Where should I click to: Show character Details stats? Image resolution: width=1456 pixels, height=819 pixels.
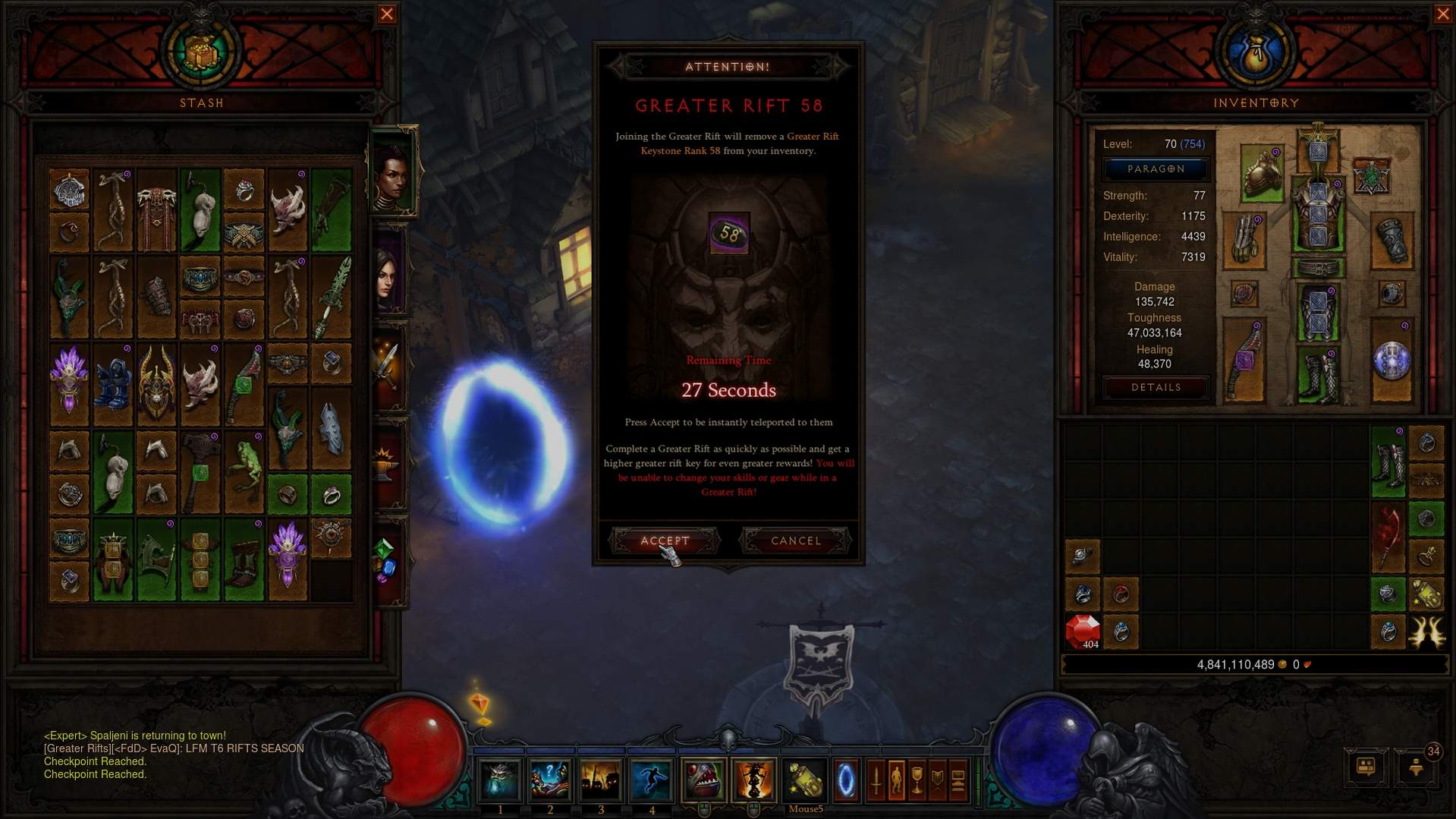pyautogui.click(x=1156, y=387)
